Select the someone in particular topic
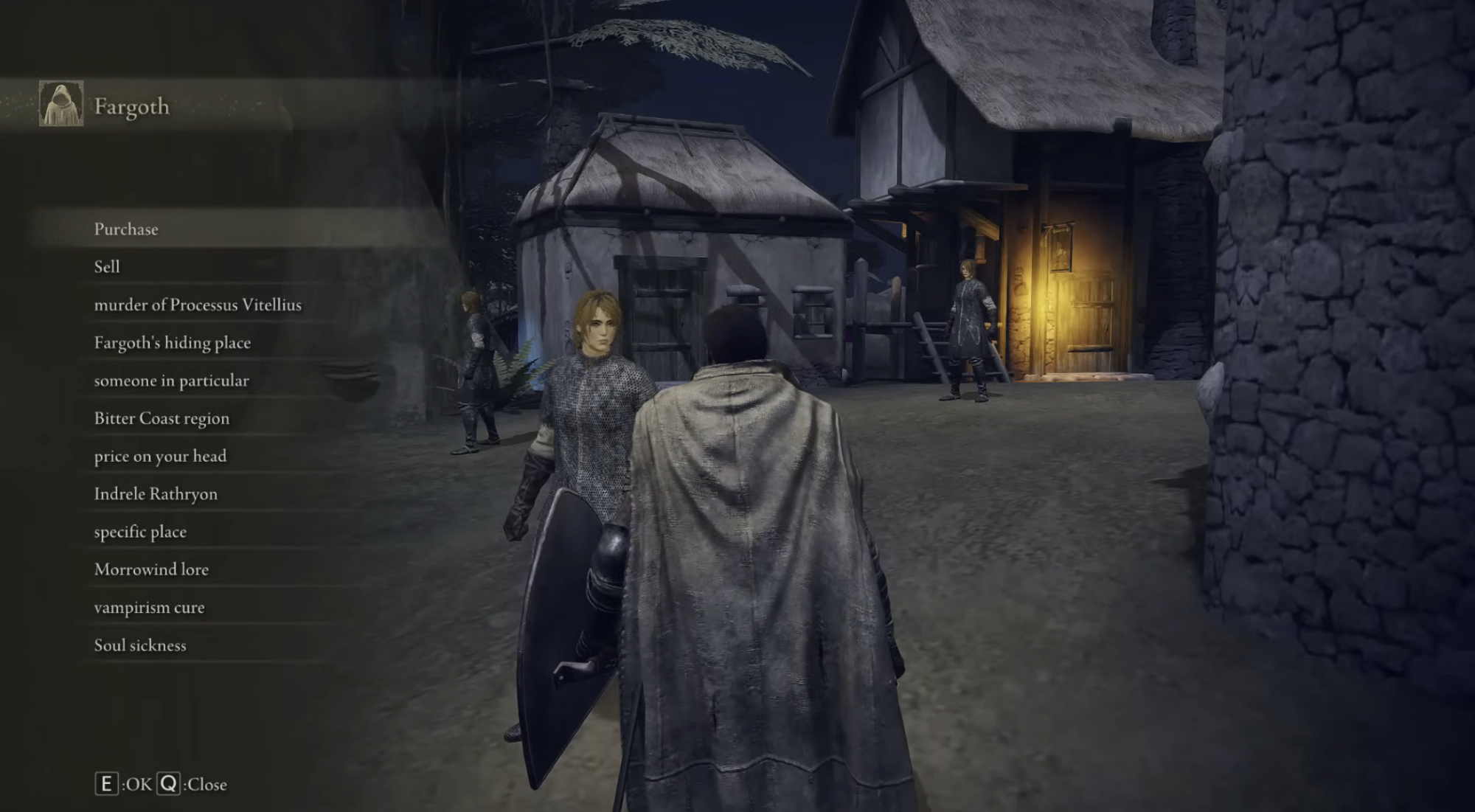Image resolution: width=1475 pixels, height=812 pixels. 171,381
